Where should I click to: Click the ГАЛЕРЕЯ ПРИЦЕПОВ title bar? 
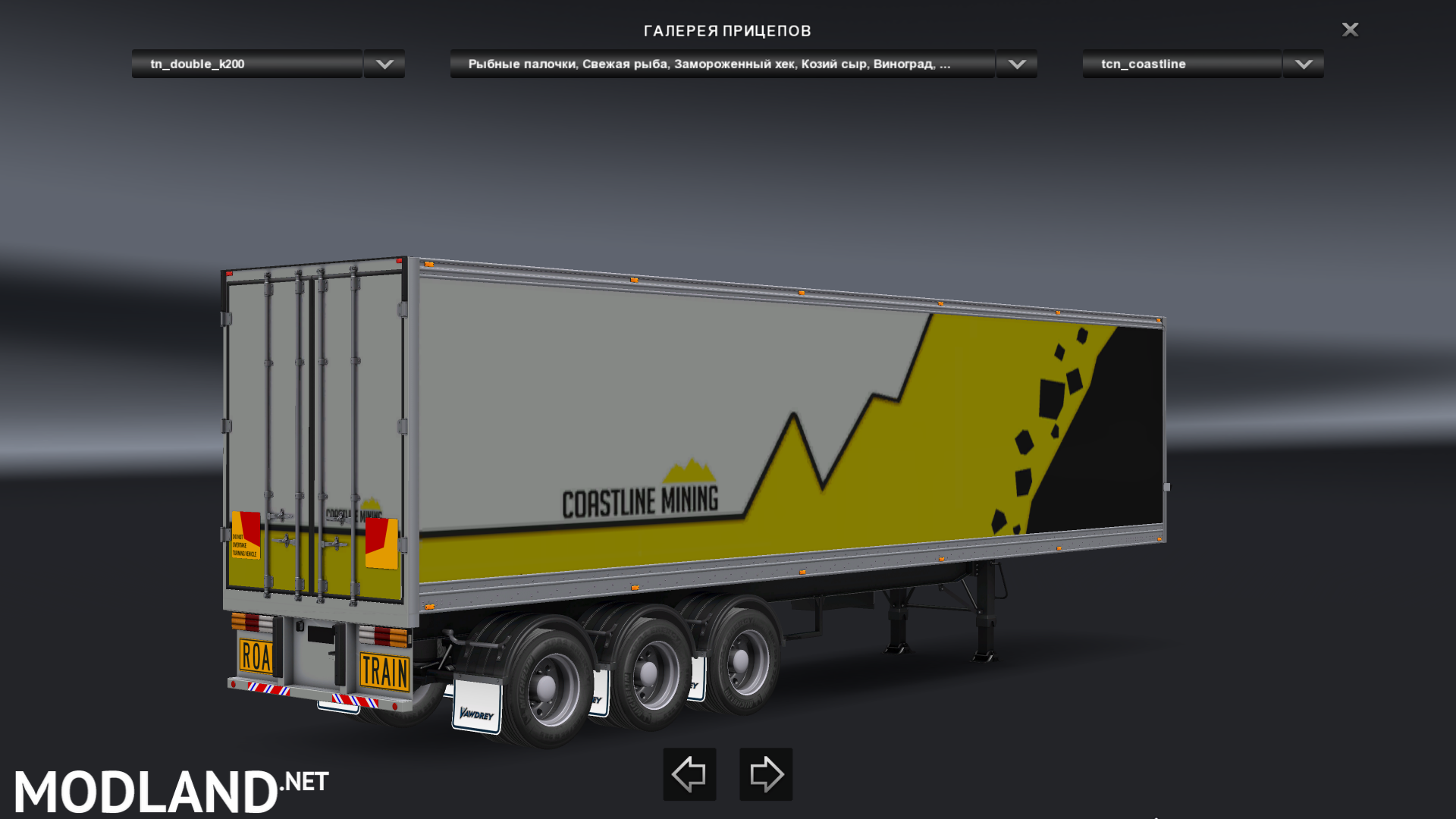pyautogui.click(x=727, y=30)
